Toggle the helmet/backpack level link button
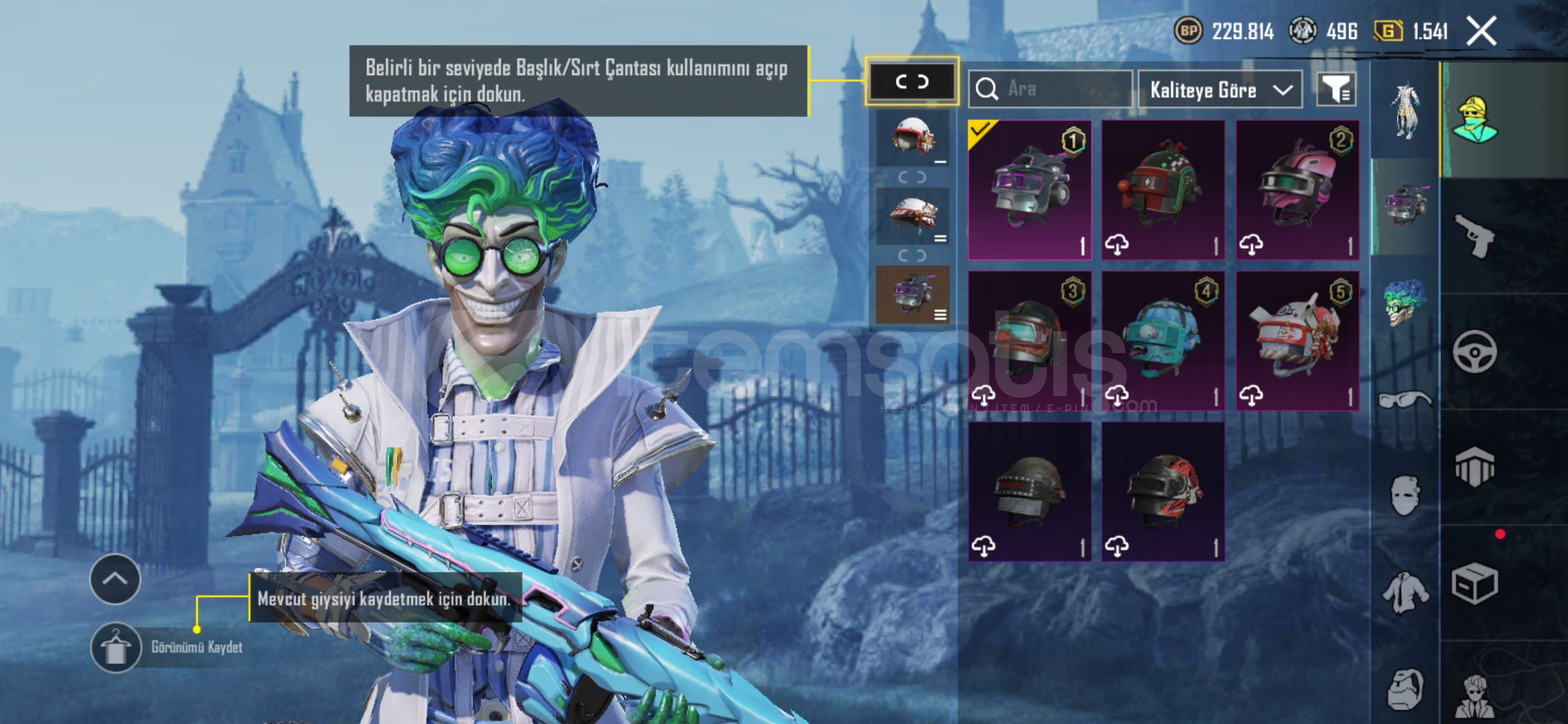Image resolution: width=1568 pixels, height=724 pixels. point(912,82)
